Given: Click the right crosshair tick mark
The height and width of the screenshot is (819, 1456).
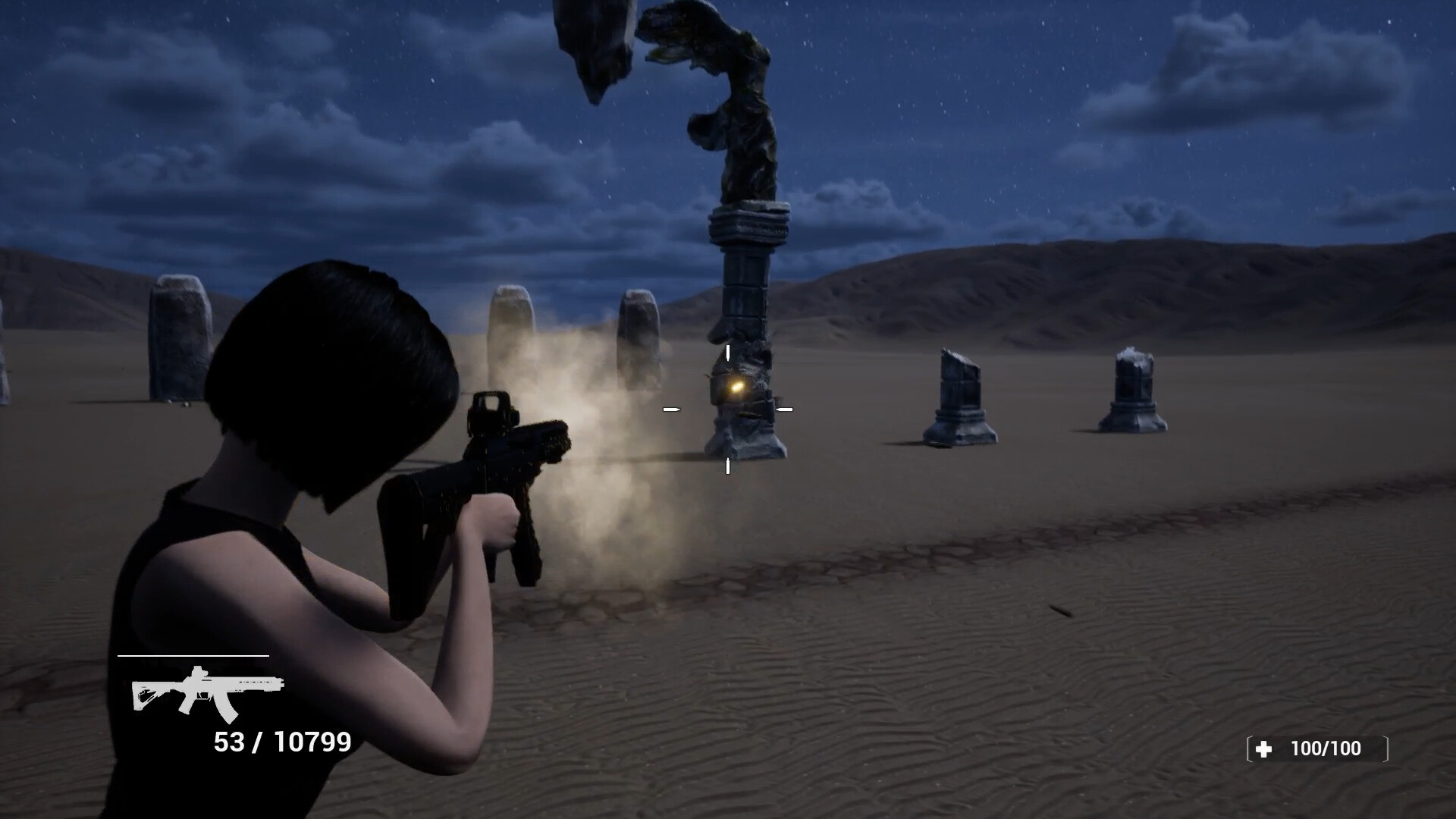Looking at the screenshot, I should [786, 408].
